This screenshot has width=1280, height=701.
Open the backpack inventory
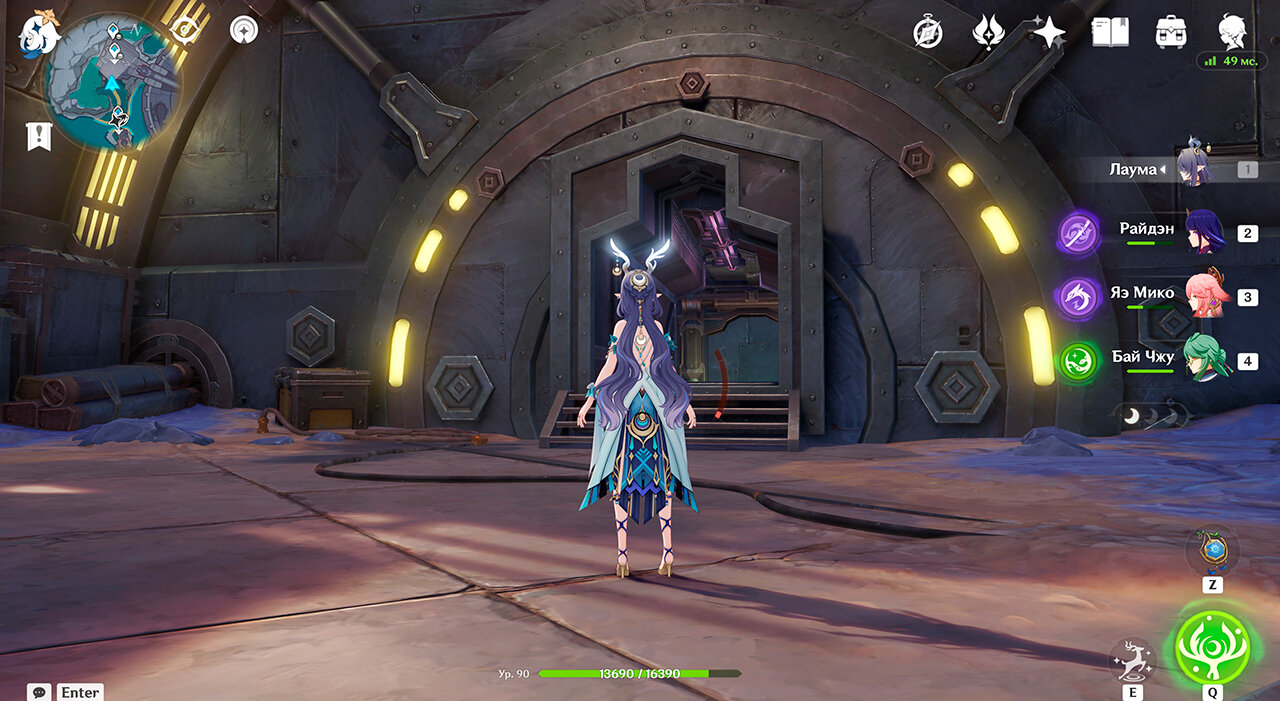pyautogui.click(x=1171, y=33)
